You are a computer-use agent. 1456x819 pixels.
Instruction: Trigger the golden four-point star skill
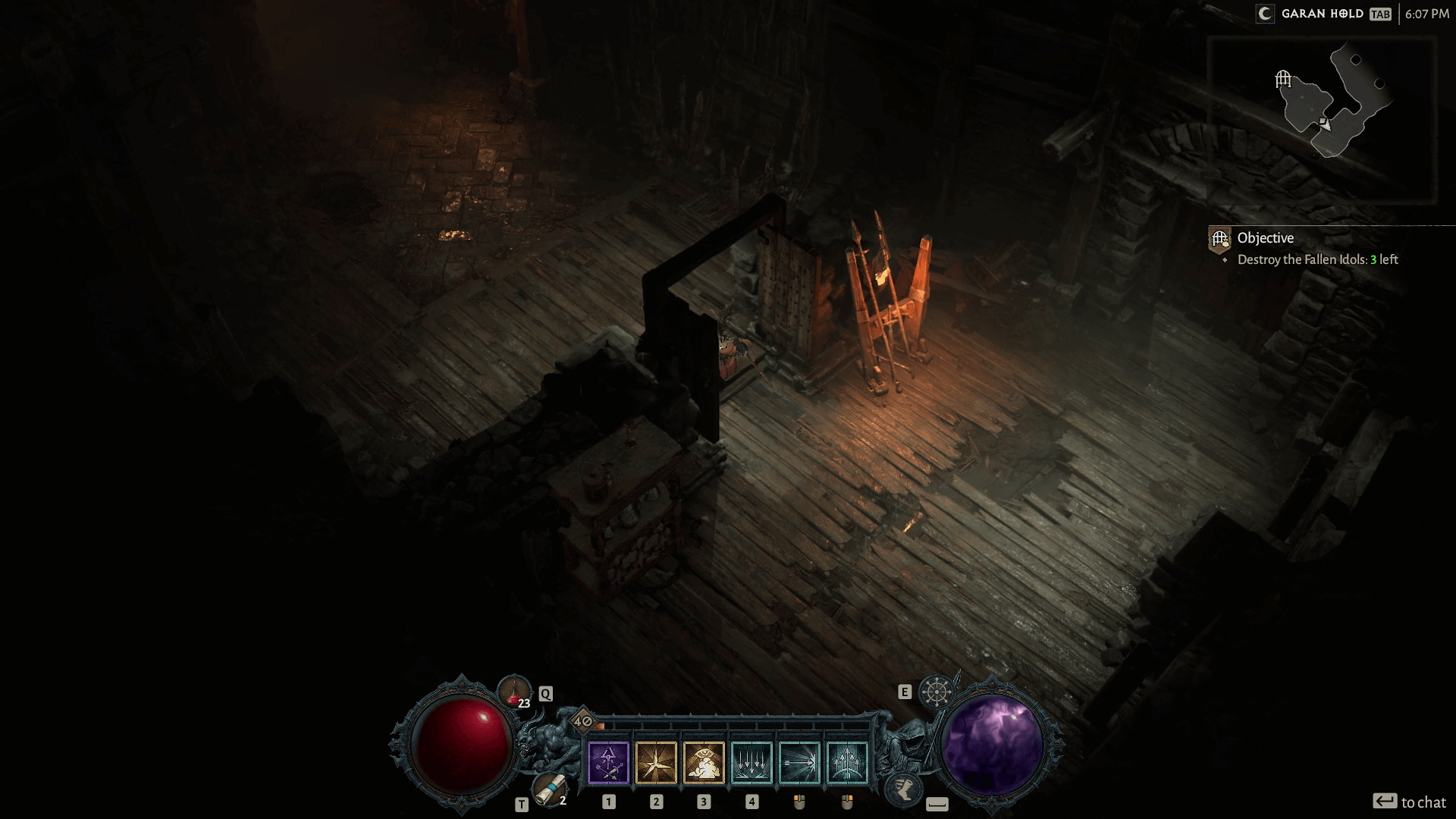[x=656, y=762]
